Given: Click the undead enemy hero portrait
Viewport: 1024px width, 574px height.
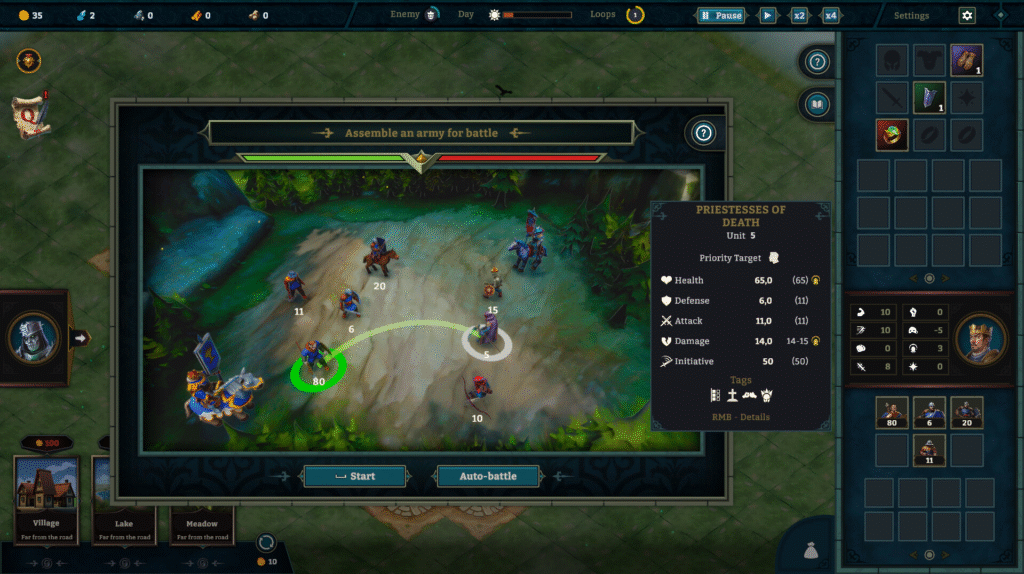Looking at the screenshot, I should click(x=33, y=337).
